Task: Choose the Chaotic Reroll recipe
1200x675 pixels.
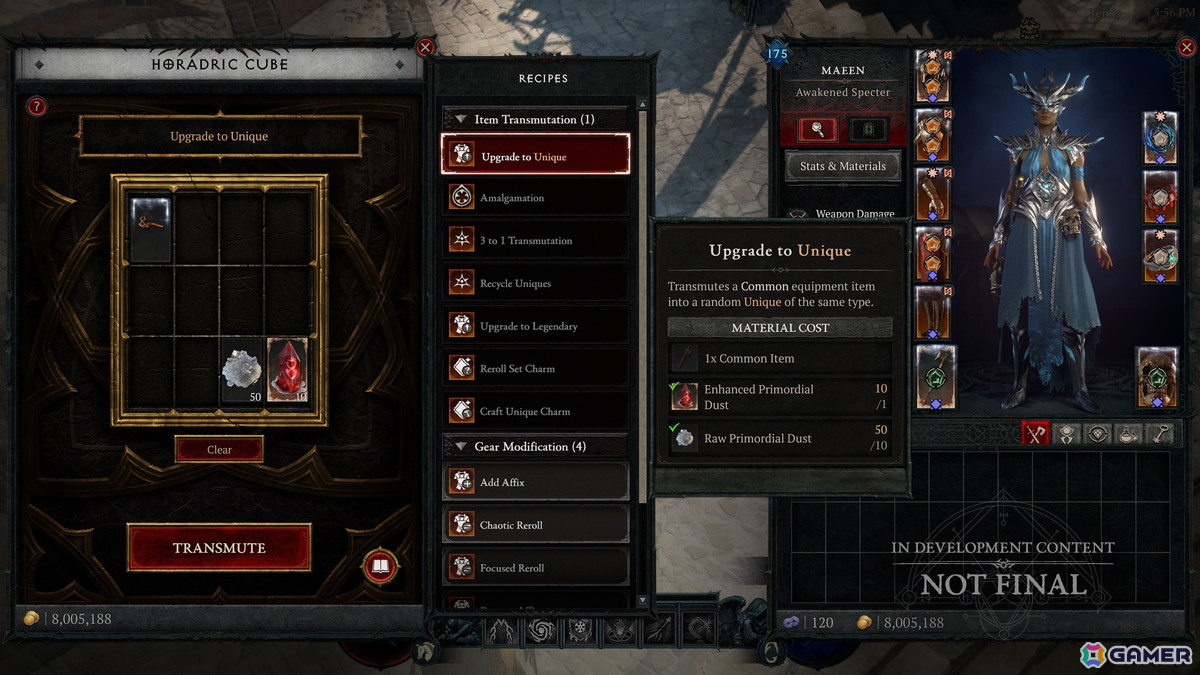Action: [535, 525]
